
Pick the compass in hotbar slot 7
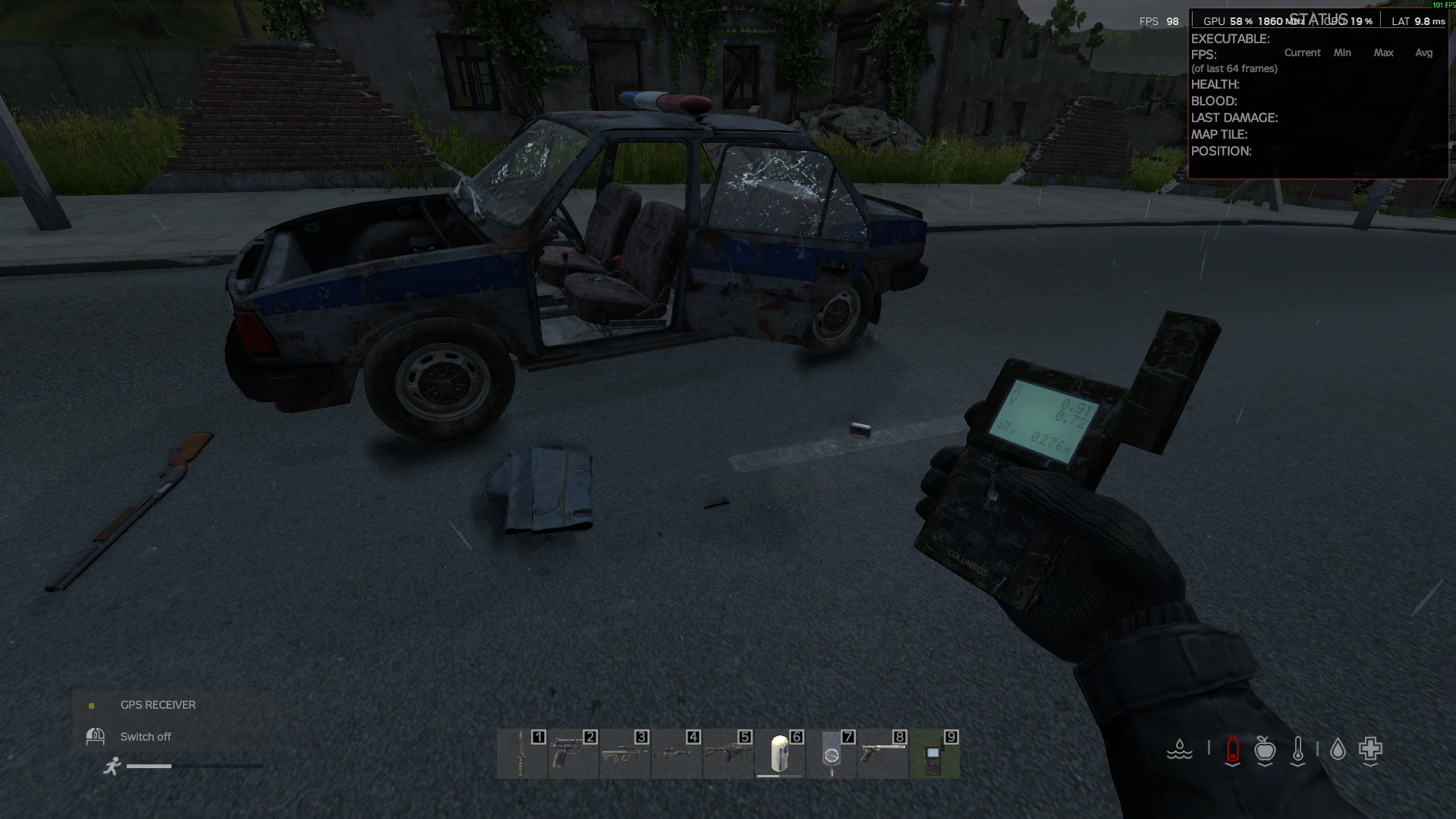pos(832,754)
